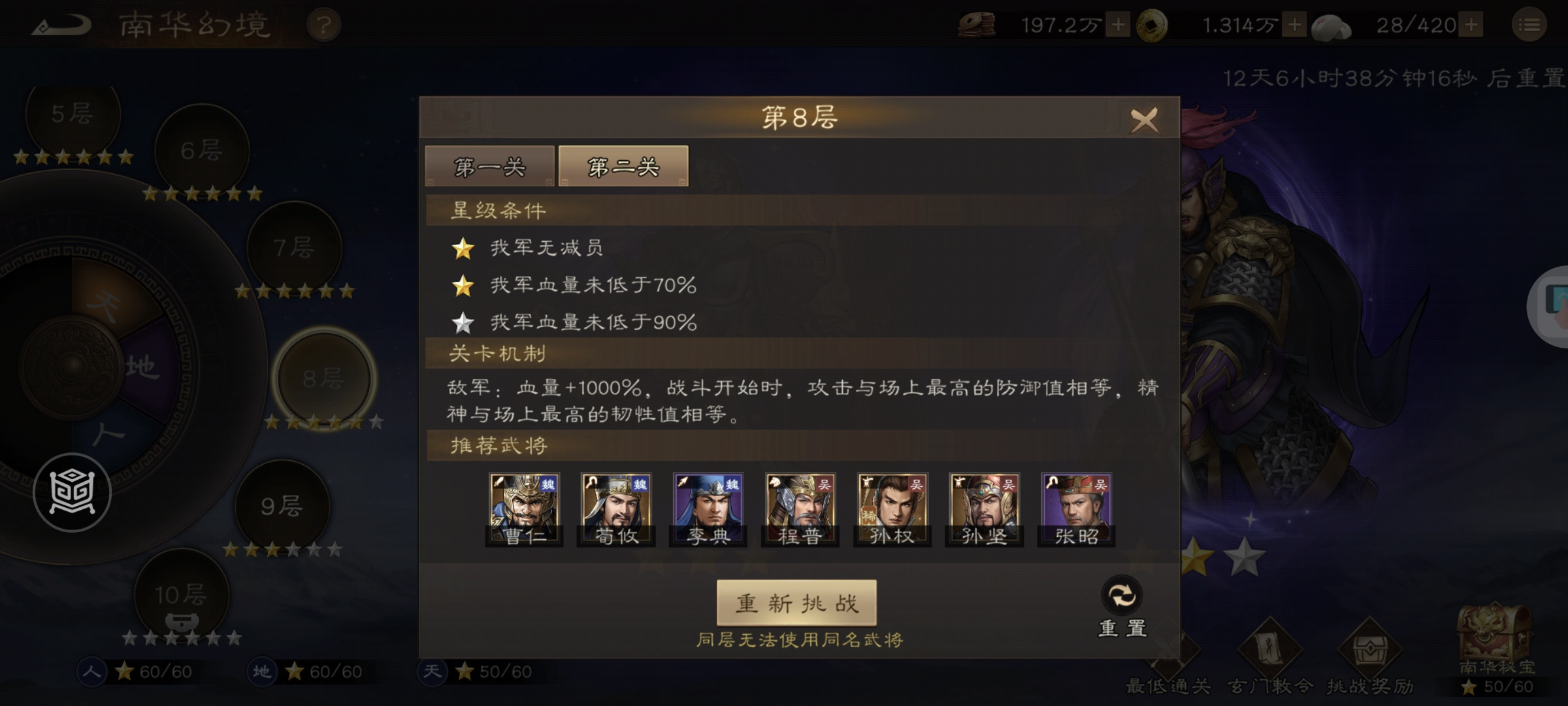
Task: Open the list menu icon at top right
Action: pos(1528,25)
